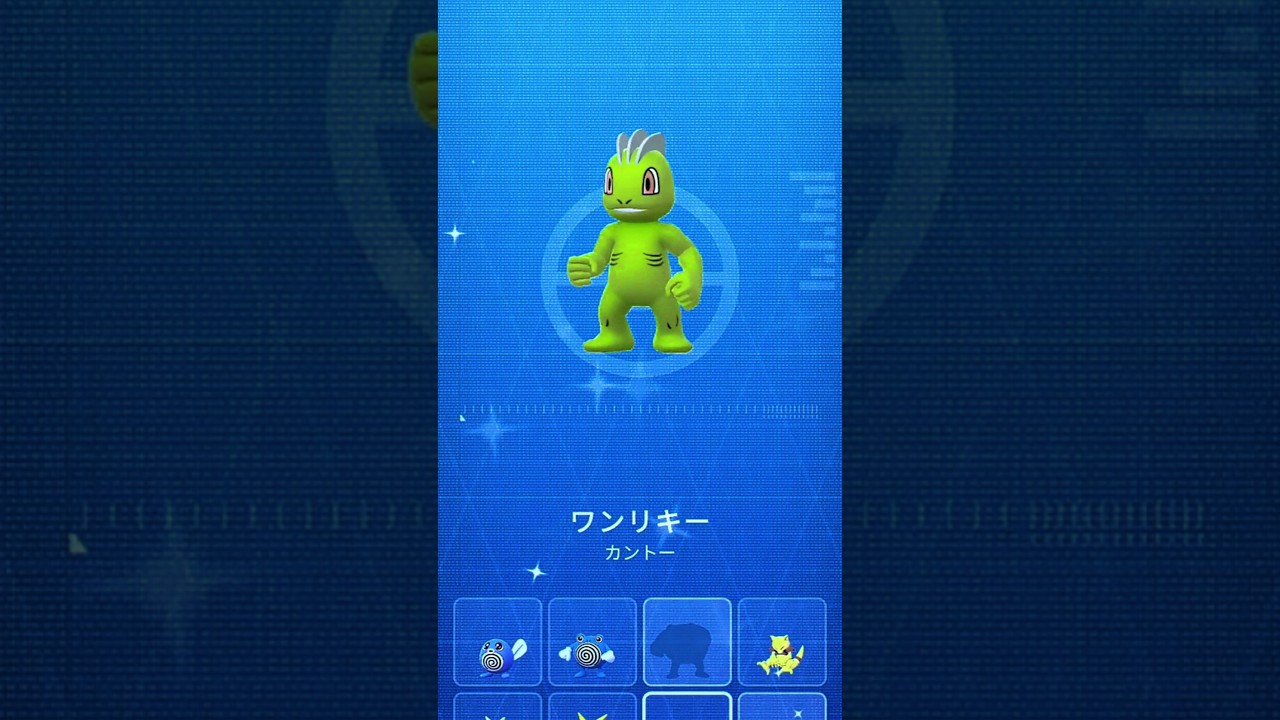Click the Machop name label ワンリキー
The image size is (1280, 720).
640,520
